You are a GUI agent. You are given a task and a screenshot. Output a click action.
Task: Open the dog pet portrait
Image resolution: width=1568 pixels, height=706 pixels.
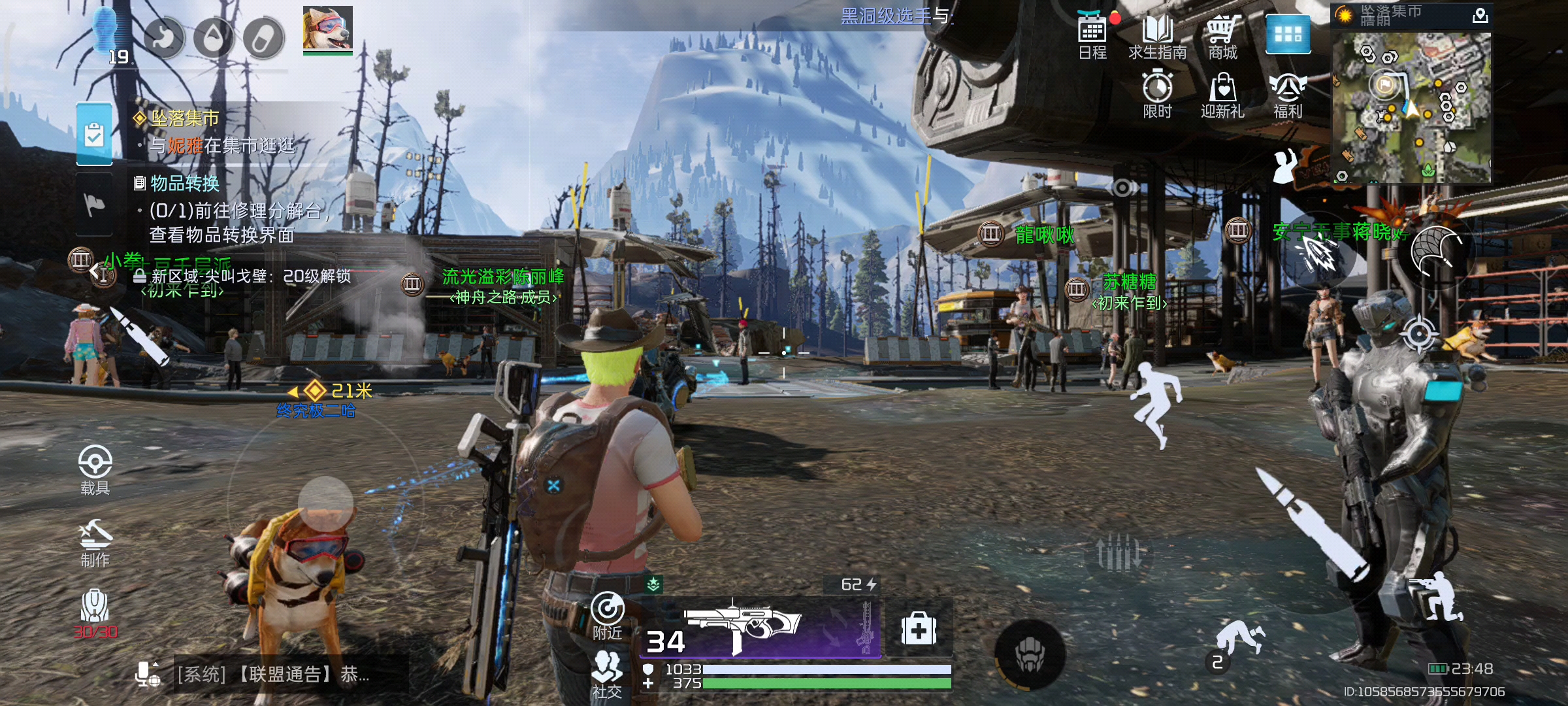(328, 29)
